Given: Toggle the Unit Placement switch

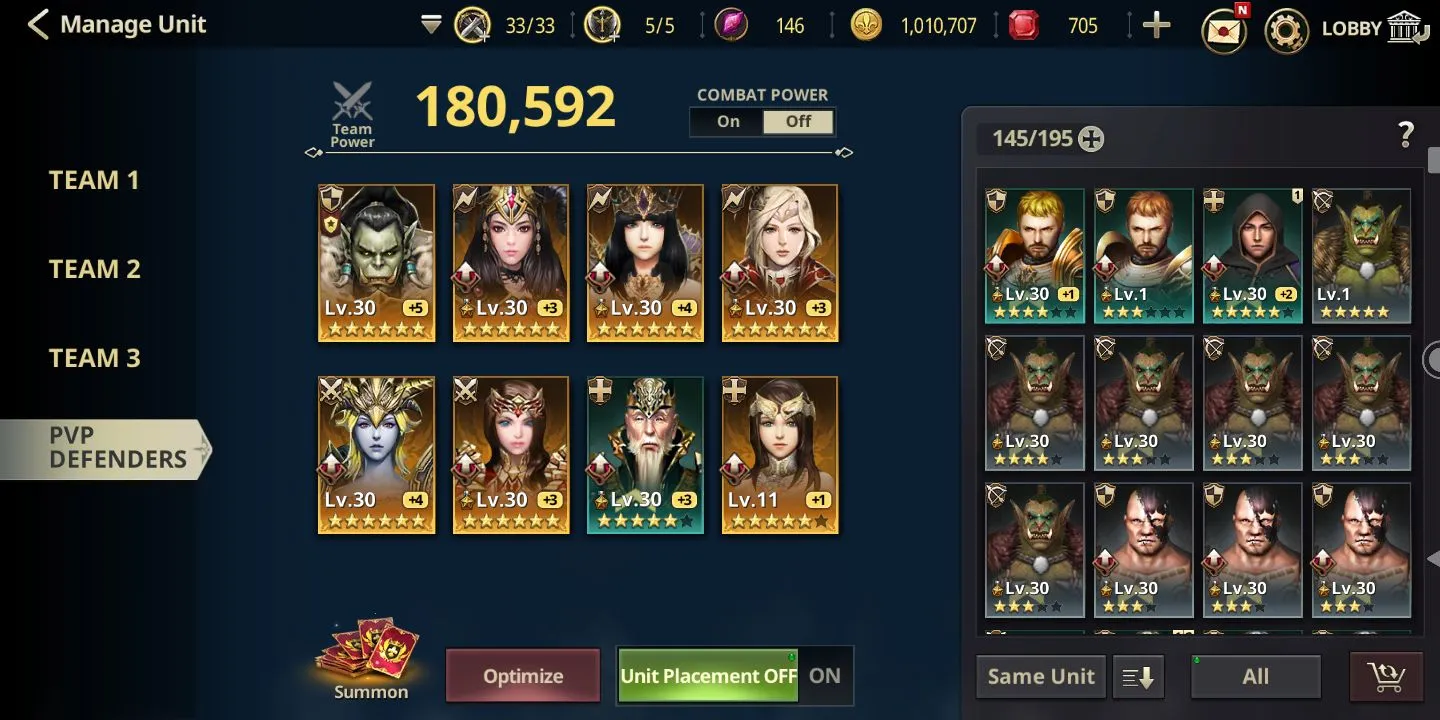Looking at the screenshot, I should tap(734, 676).
